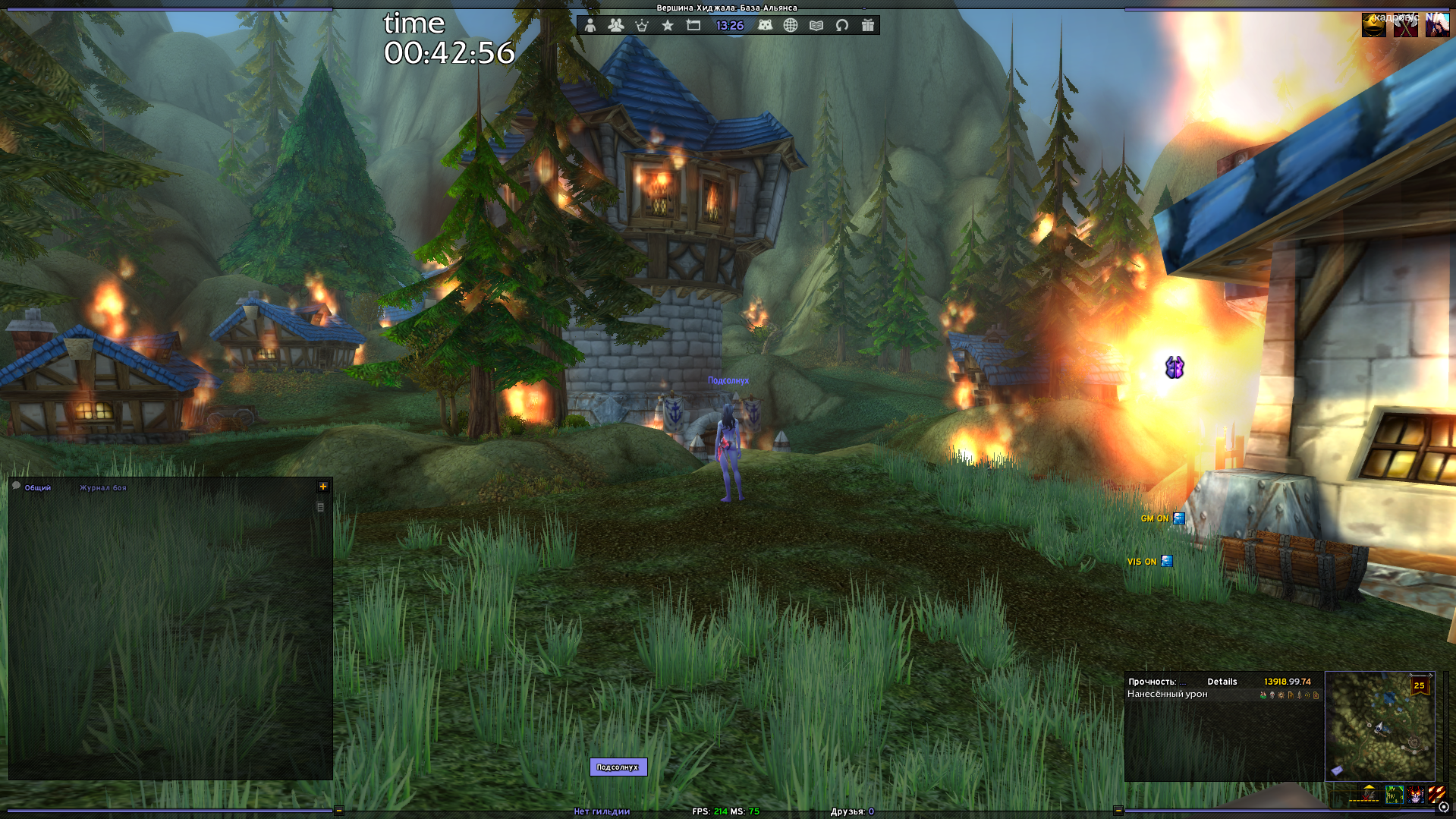
Task: Select the star icon in top bar
Action: click(668, 25)
